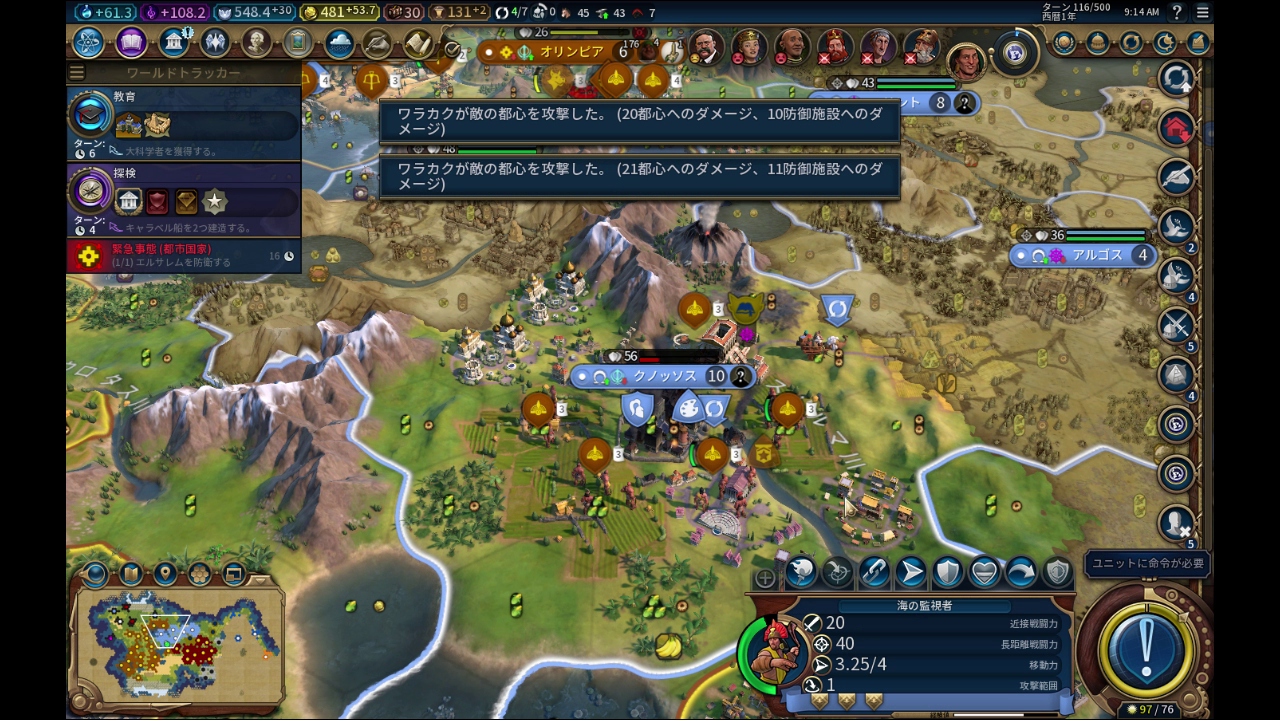Open the purple Civics tree button
1280x720 pixels.
(x=131, y=43)
